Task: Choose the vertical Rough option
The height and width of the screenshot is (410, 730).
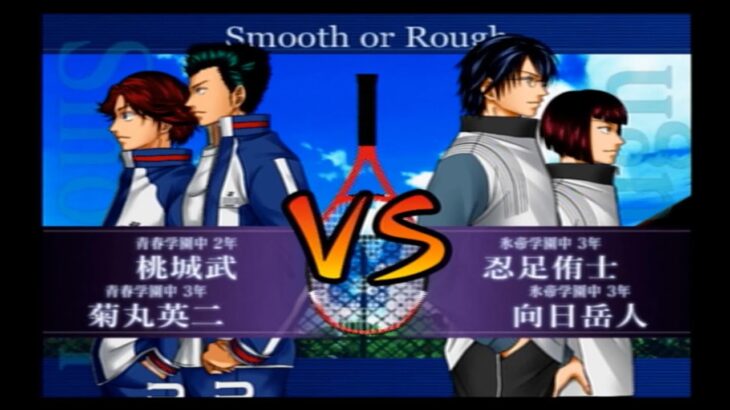Action: 661,125
